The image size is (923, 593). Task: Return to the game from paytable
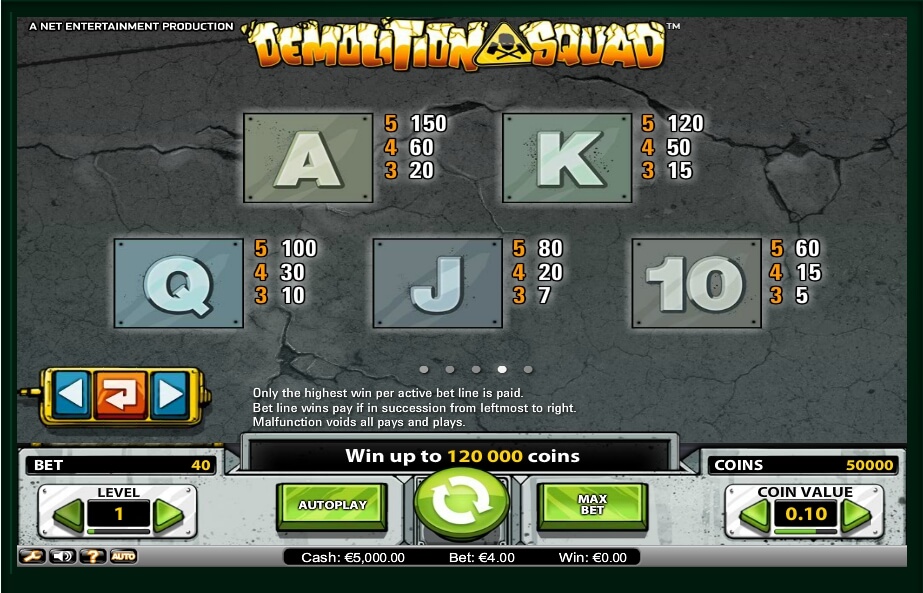coord(120,395)
